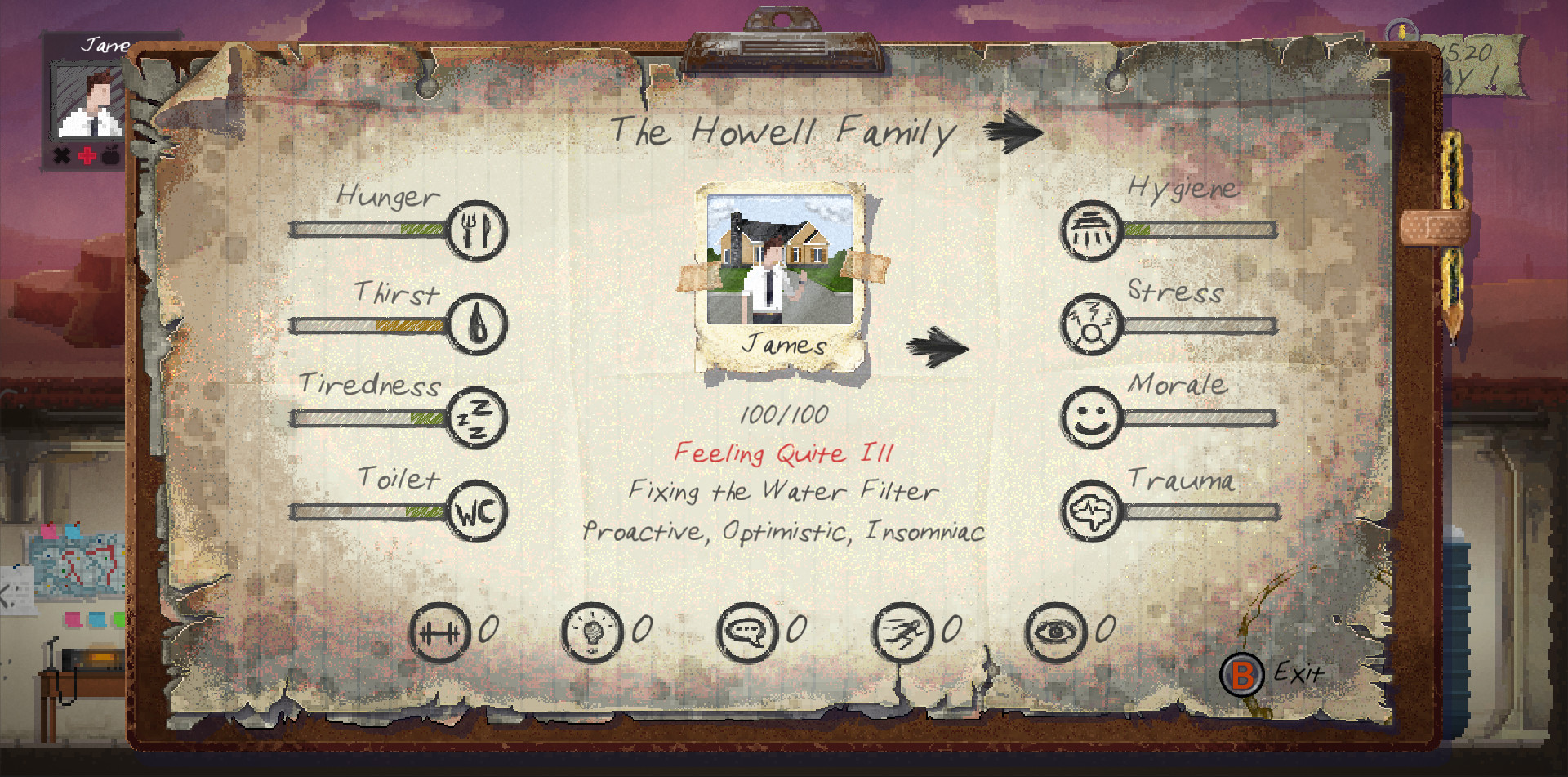Select the Strength dumbbell skill icon

tap(441, 630)
